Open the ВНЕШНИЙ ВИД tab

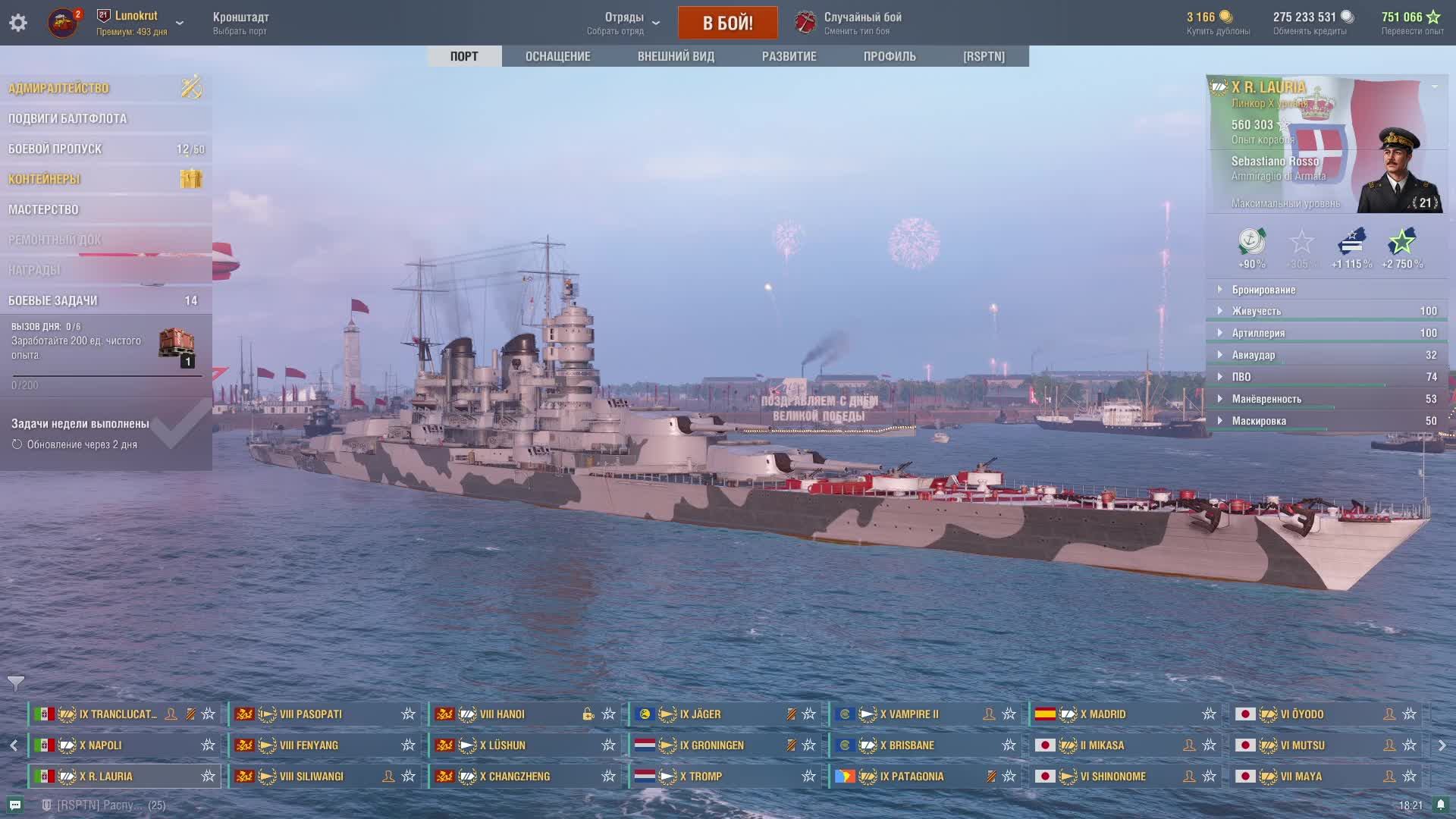click(x=676, y=56)
